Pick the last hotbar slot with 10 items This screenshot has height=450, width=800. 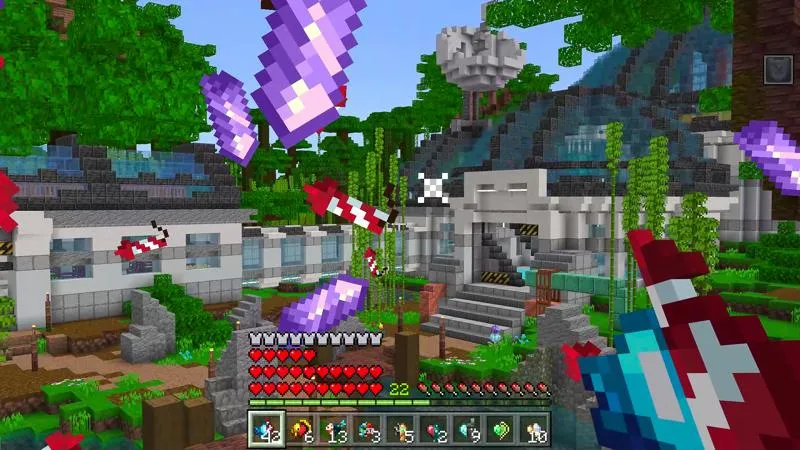(535, 430)
